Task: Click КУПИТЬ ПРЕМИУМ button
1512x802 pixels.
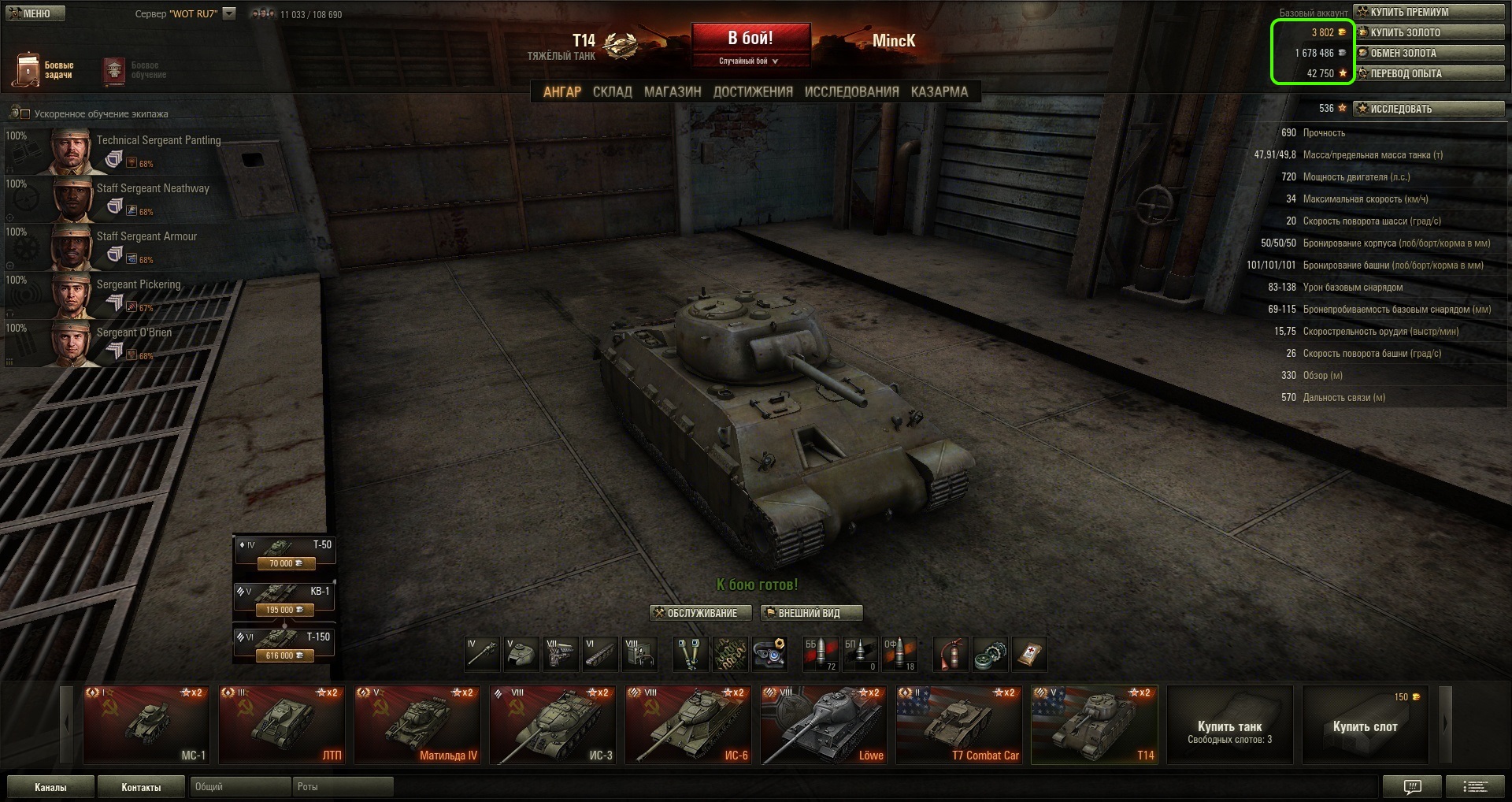Action: (1429, 12)
